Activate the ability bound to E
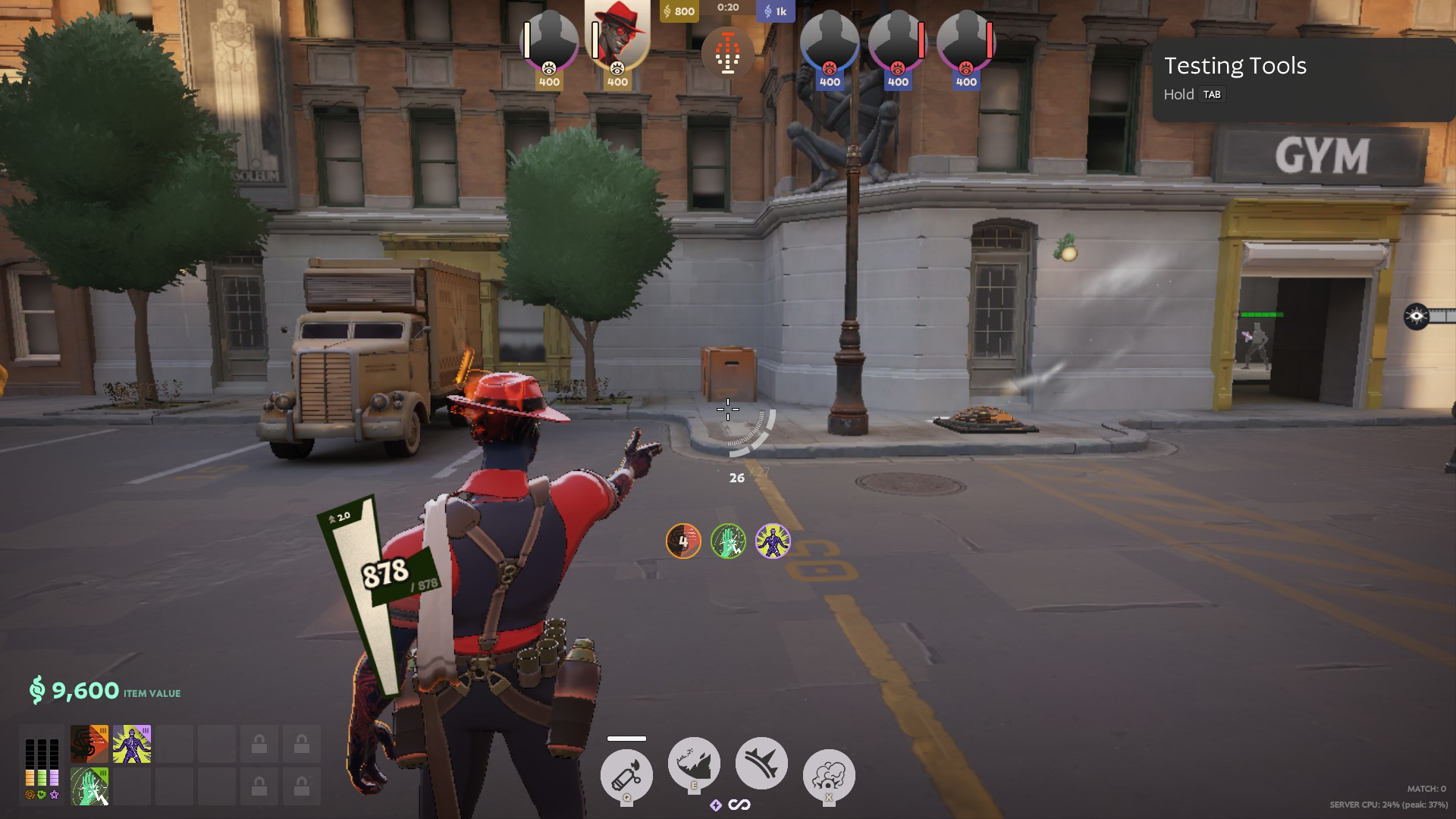The image size is (1456, 819). [x=694, y=763]
